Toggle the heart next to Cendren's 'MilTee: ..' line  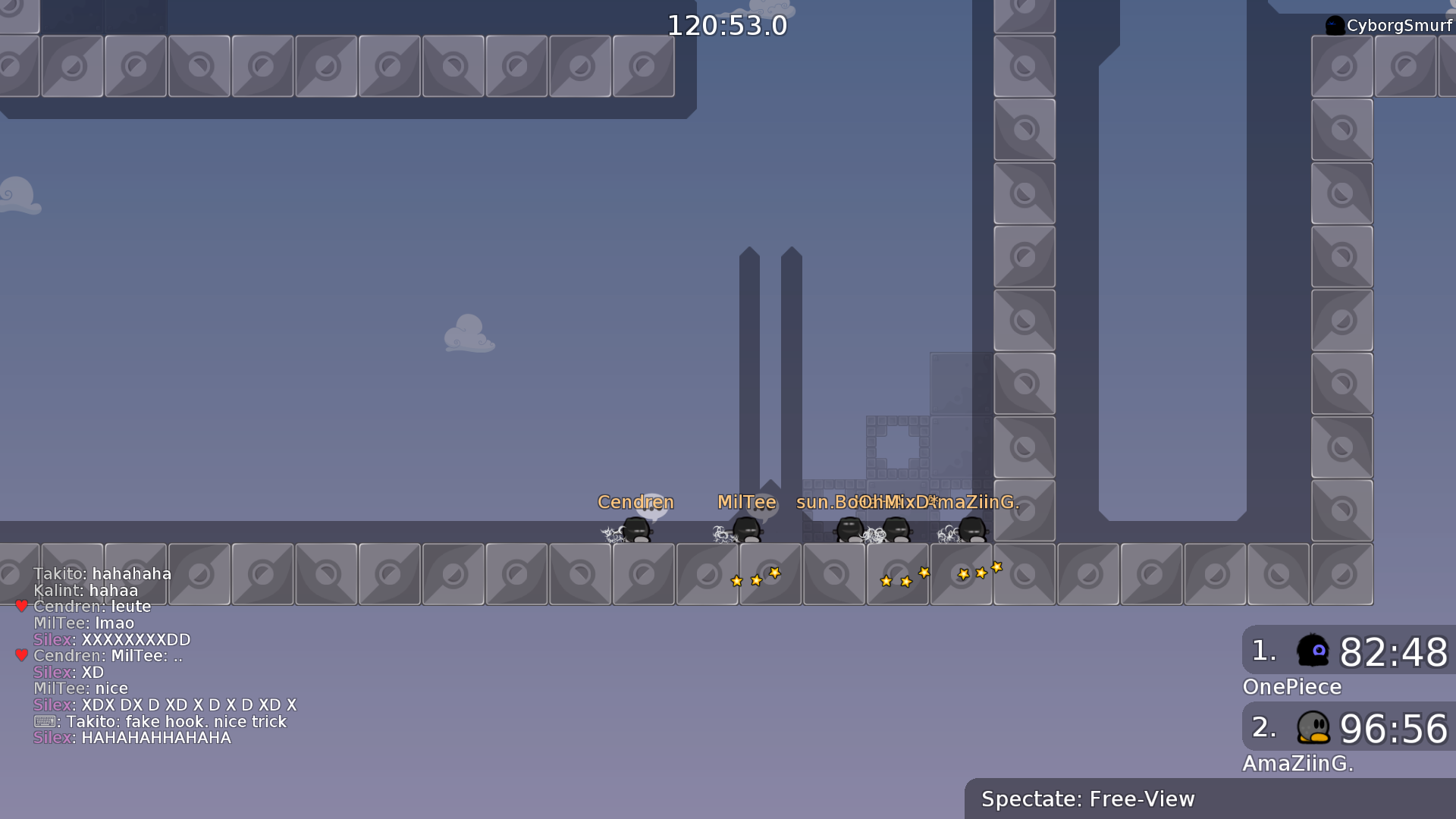click(x=20, y=655)
